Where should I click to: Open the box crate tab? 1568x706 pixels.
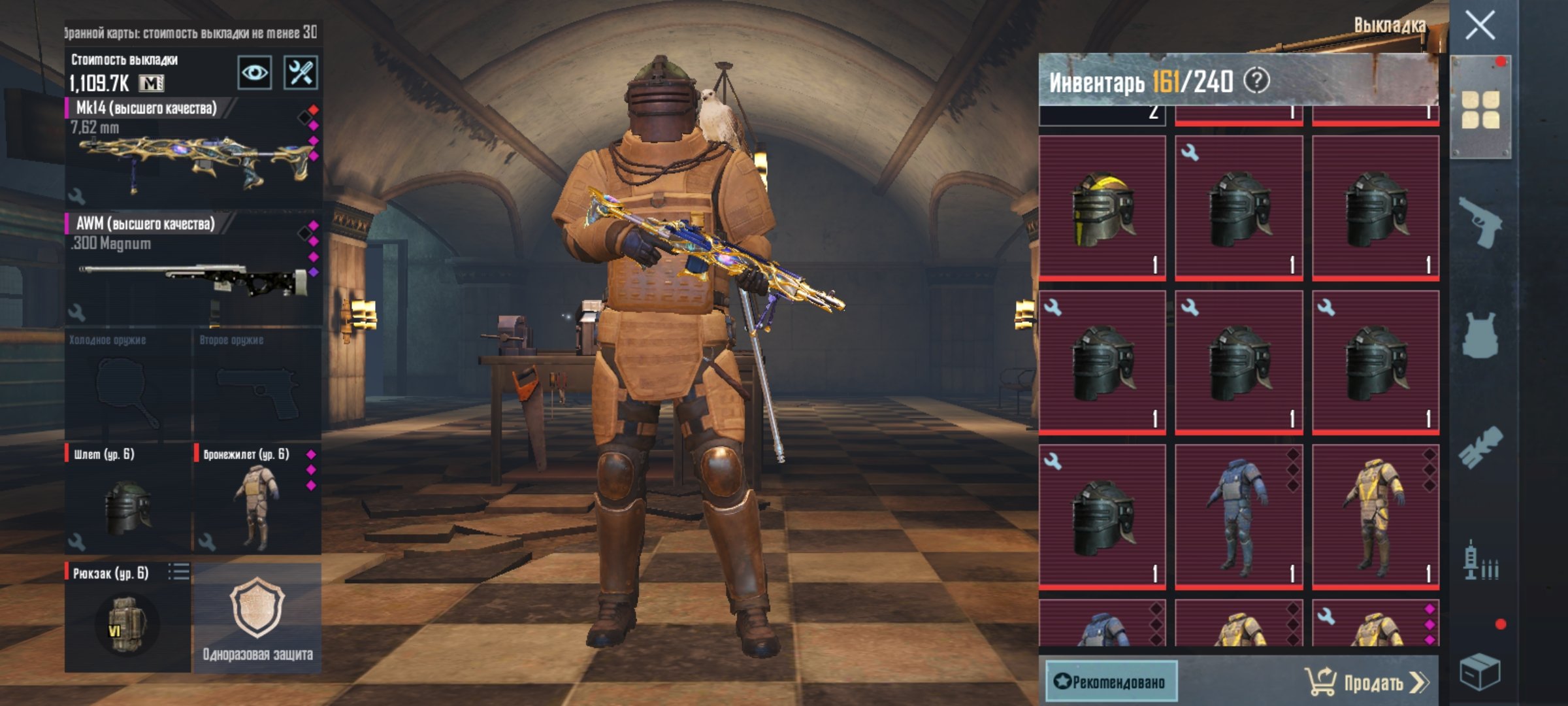[x=1480, y=671]
